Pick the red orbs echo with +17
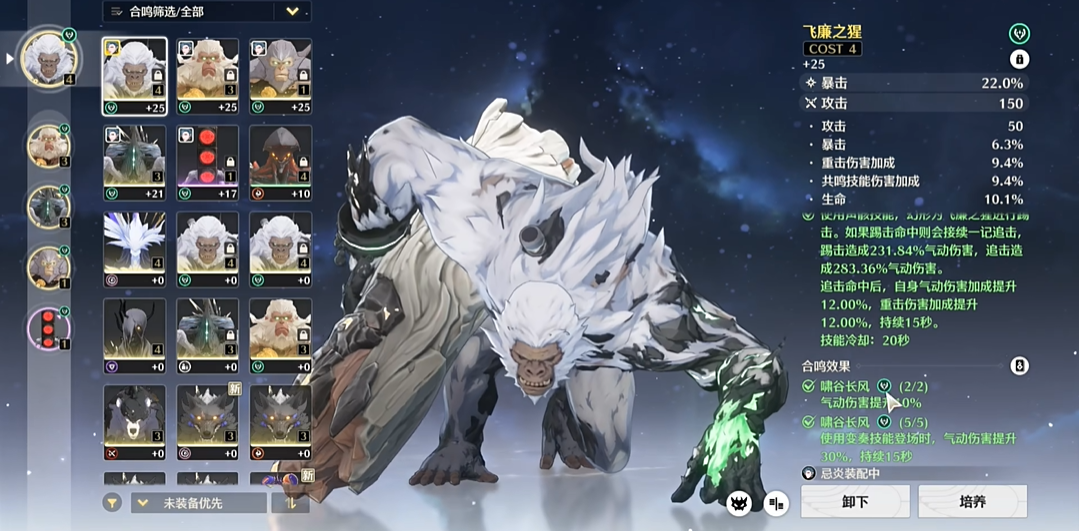Viewport: 1079px width, 531px height. click(208, 162)
